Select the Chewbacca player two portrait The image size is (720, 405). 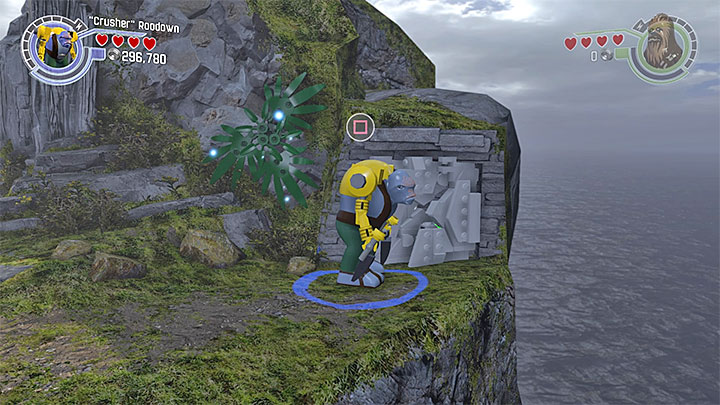click(x=663, y=43)
